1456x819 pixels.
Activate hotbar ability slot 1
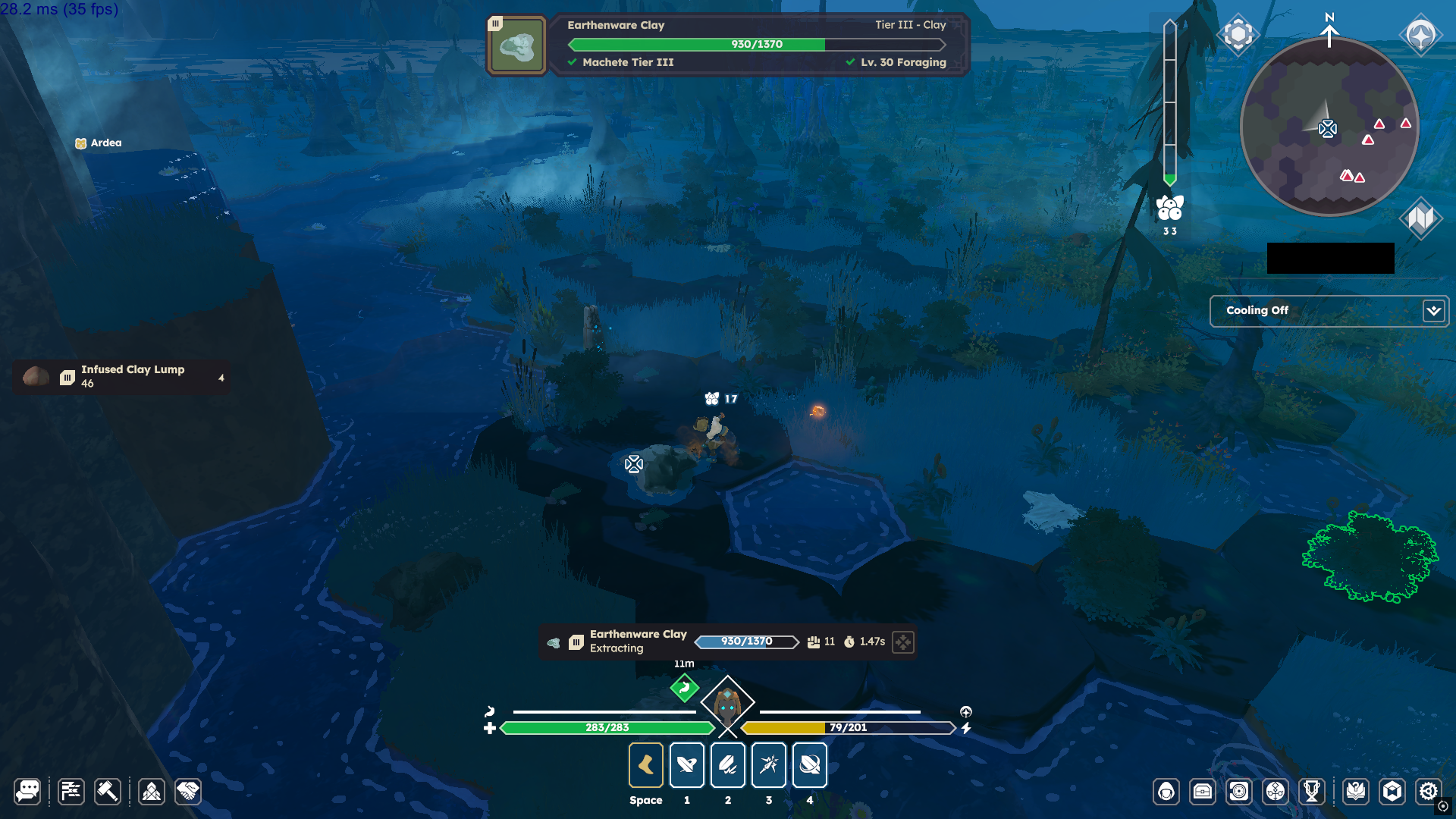[687, 765]
